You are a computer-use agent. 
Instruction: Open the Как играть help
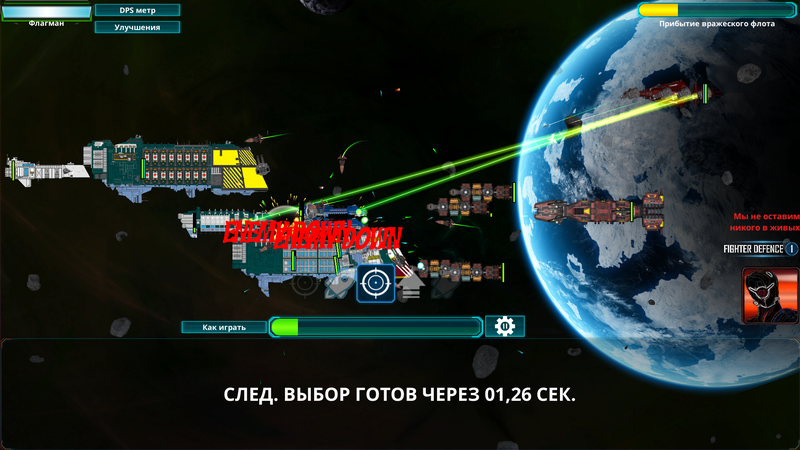[x=223, y=327]
